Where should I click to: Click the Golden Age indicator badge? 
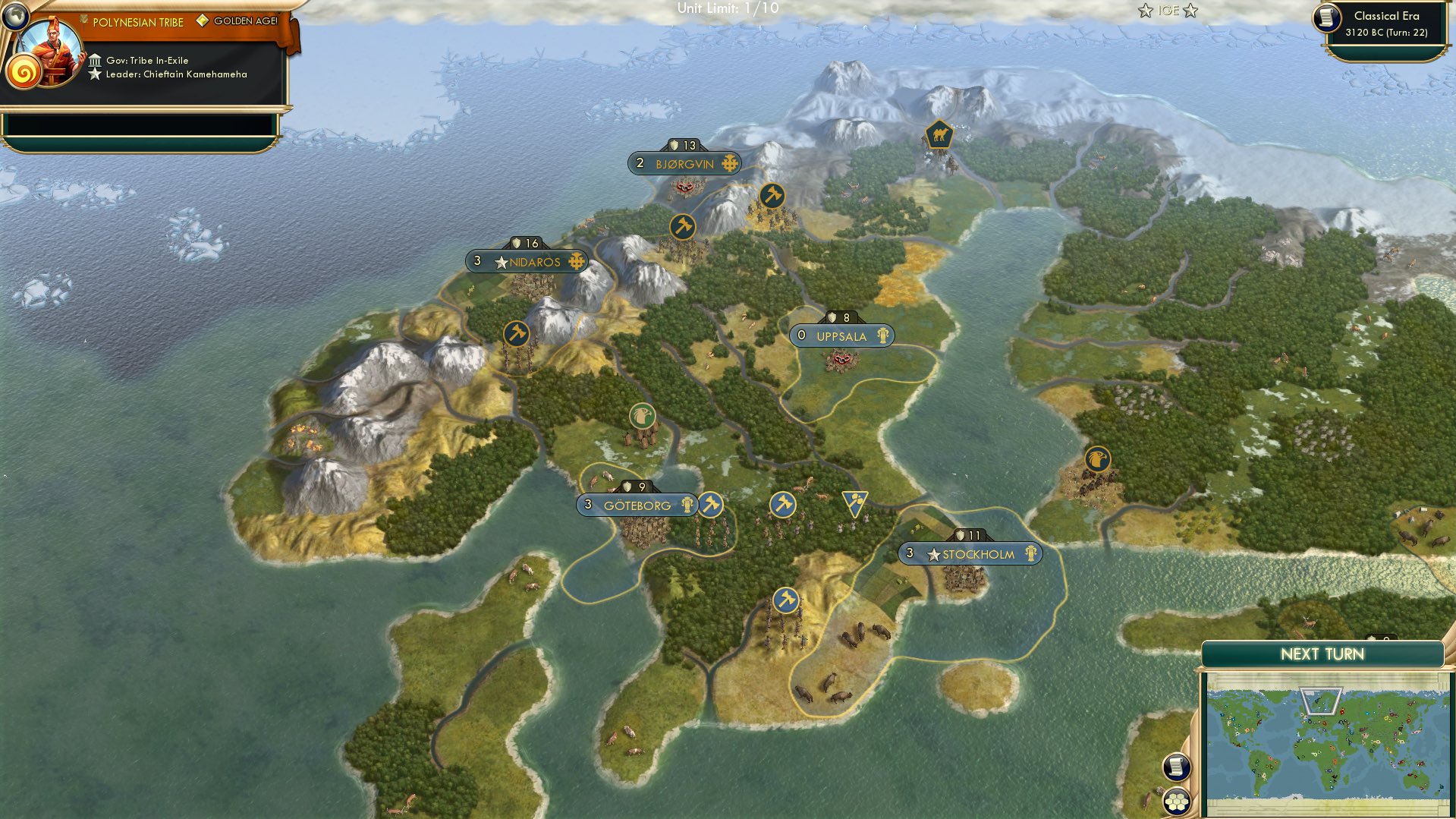point(203,22)
